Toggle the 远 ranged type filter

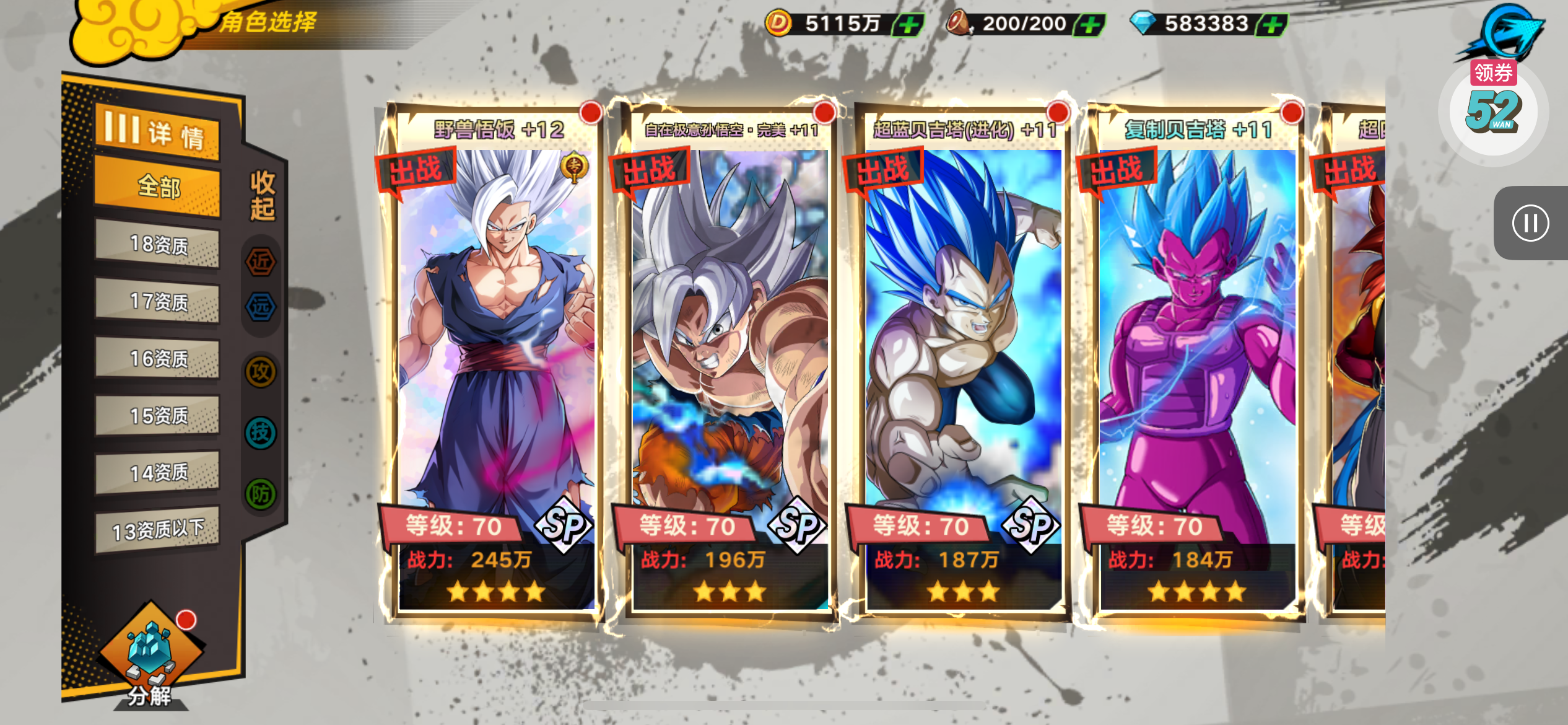261,307
